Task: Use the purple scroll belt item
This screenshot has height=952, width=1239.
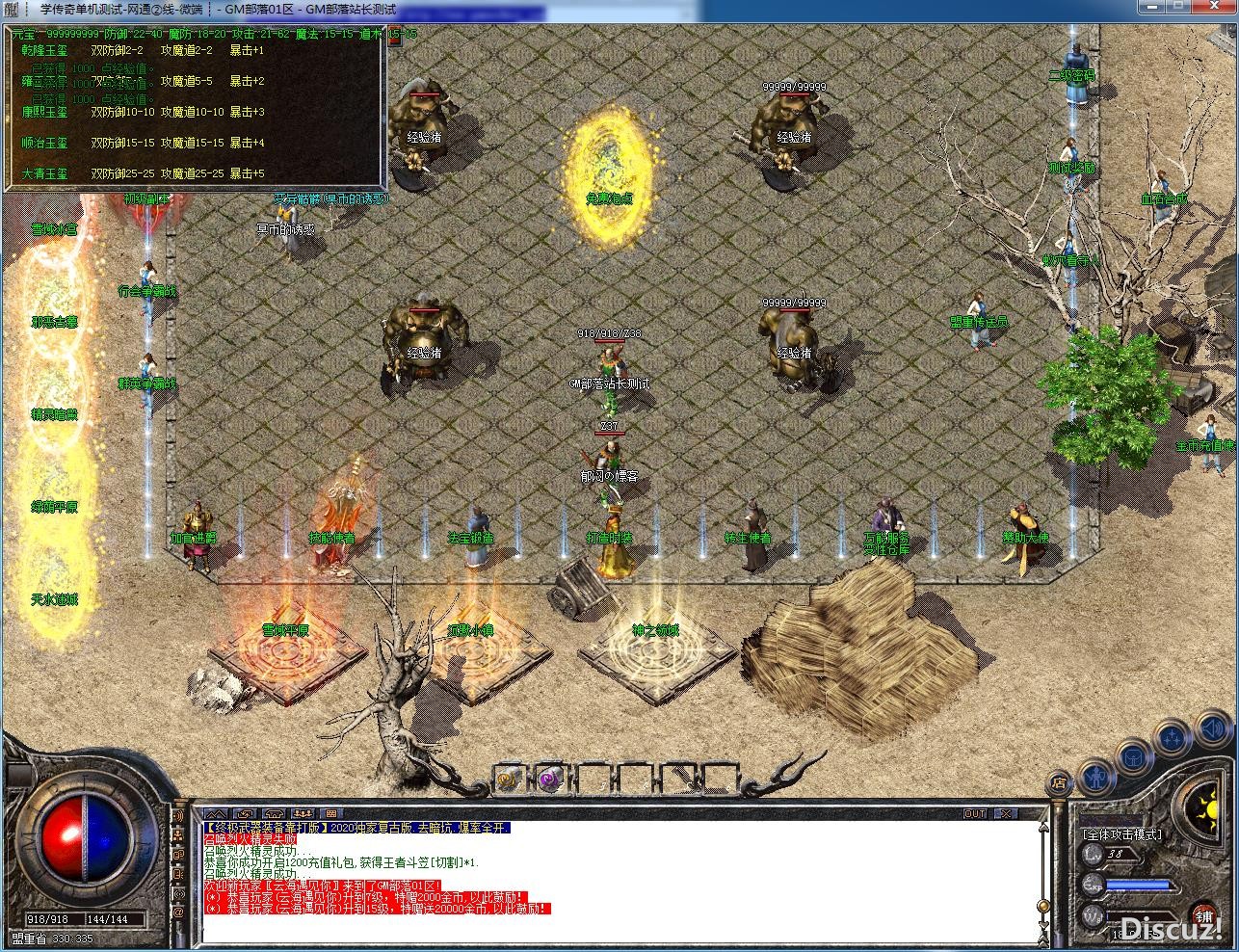Action: click(550, 780)
